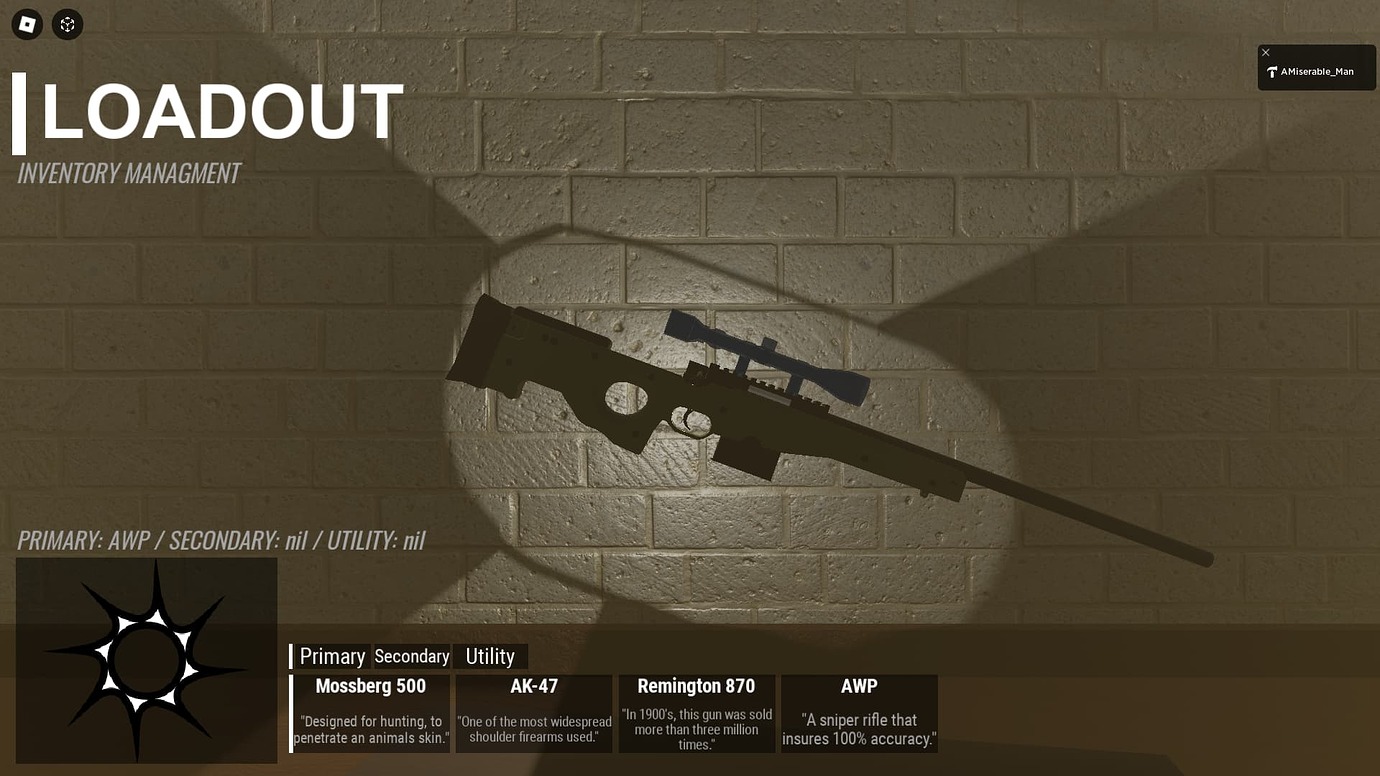
Task: Click the hammer icon on AMiserable_Man's nameplate
Action: 1271,70
